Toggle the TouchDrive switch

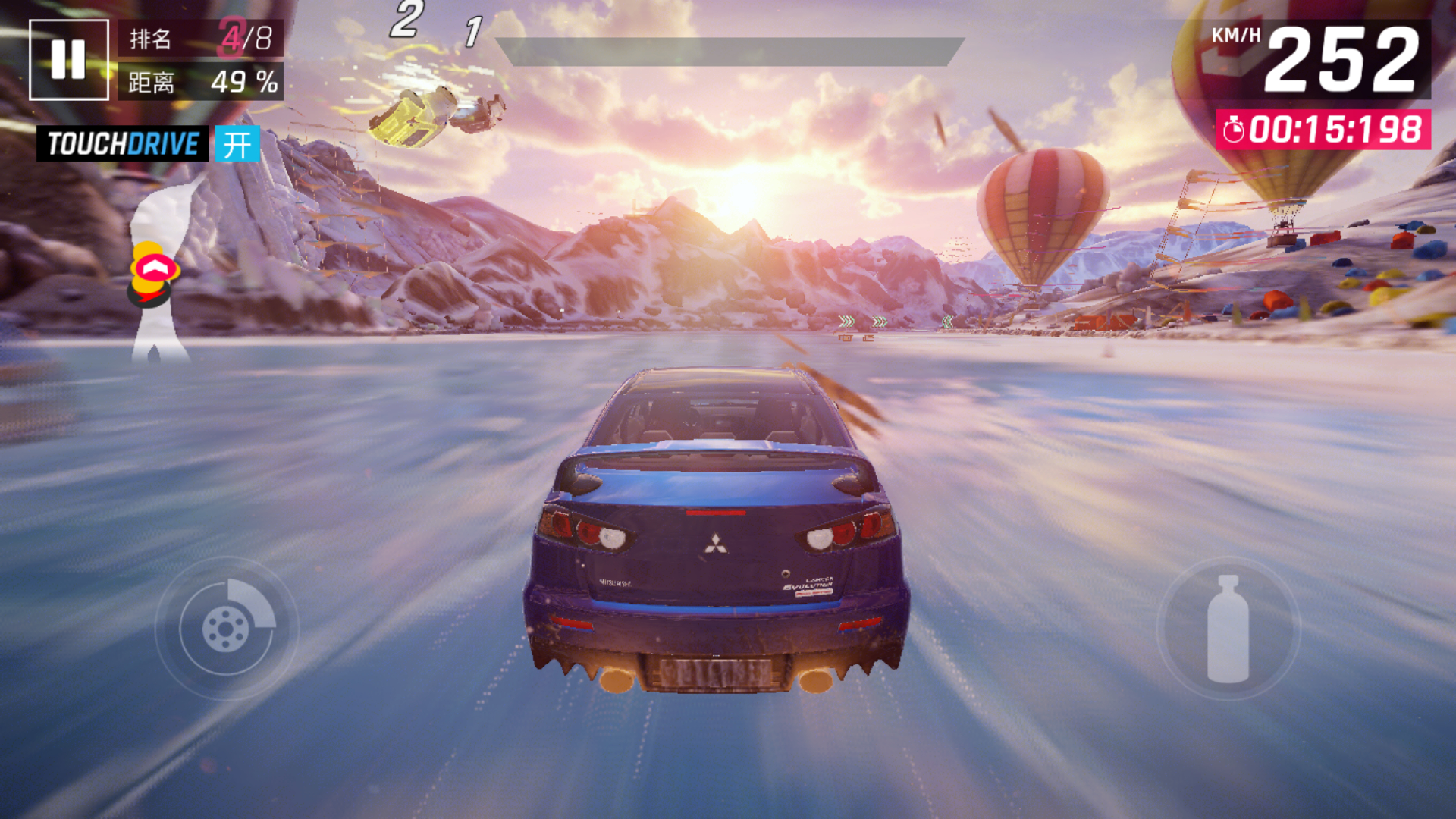pyautogui.click(x=237, y=144)
